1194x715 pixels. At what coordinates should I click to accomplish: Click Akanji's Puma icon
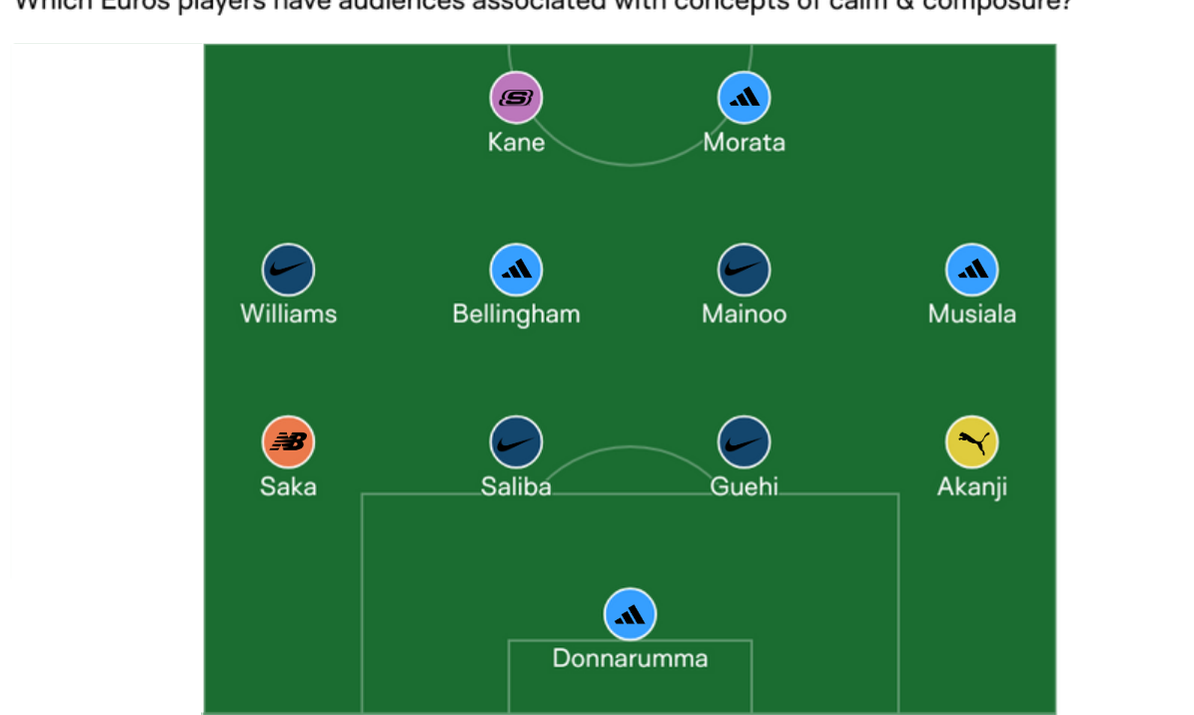[x=972, y=442]
